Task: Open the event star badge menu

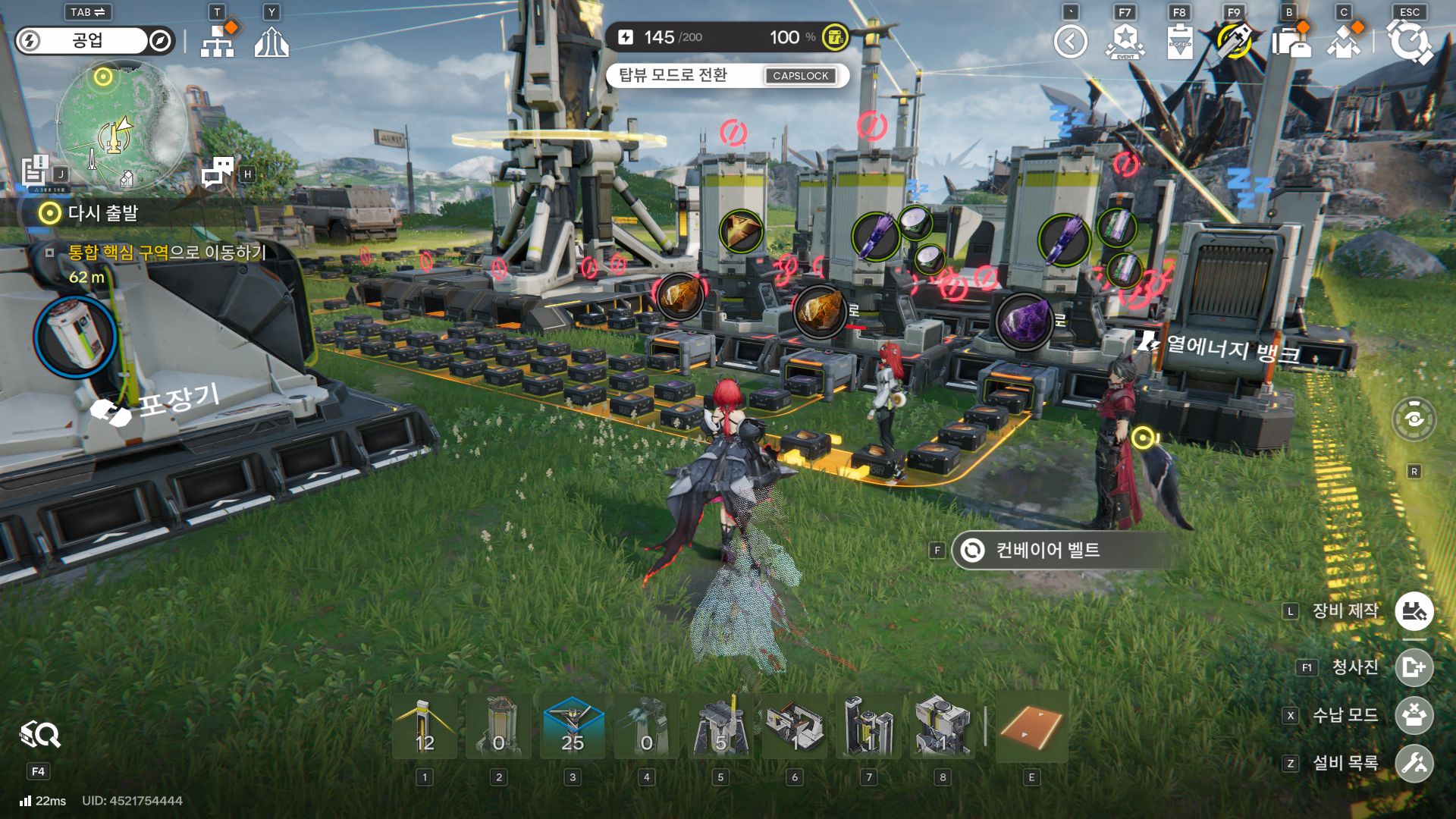Action: coord(1125,42)
